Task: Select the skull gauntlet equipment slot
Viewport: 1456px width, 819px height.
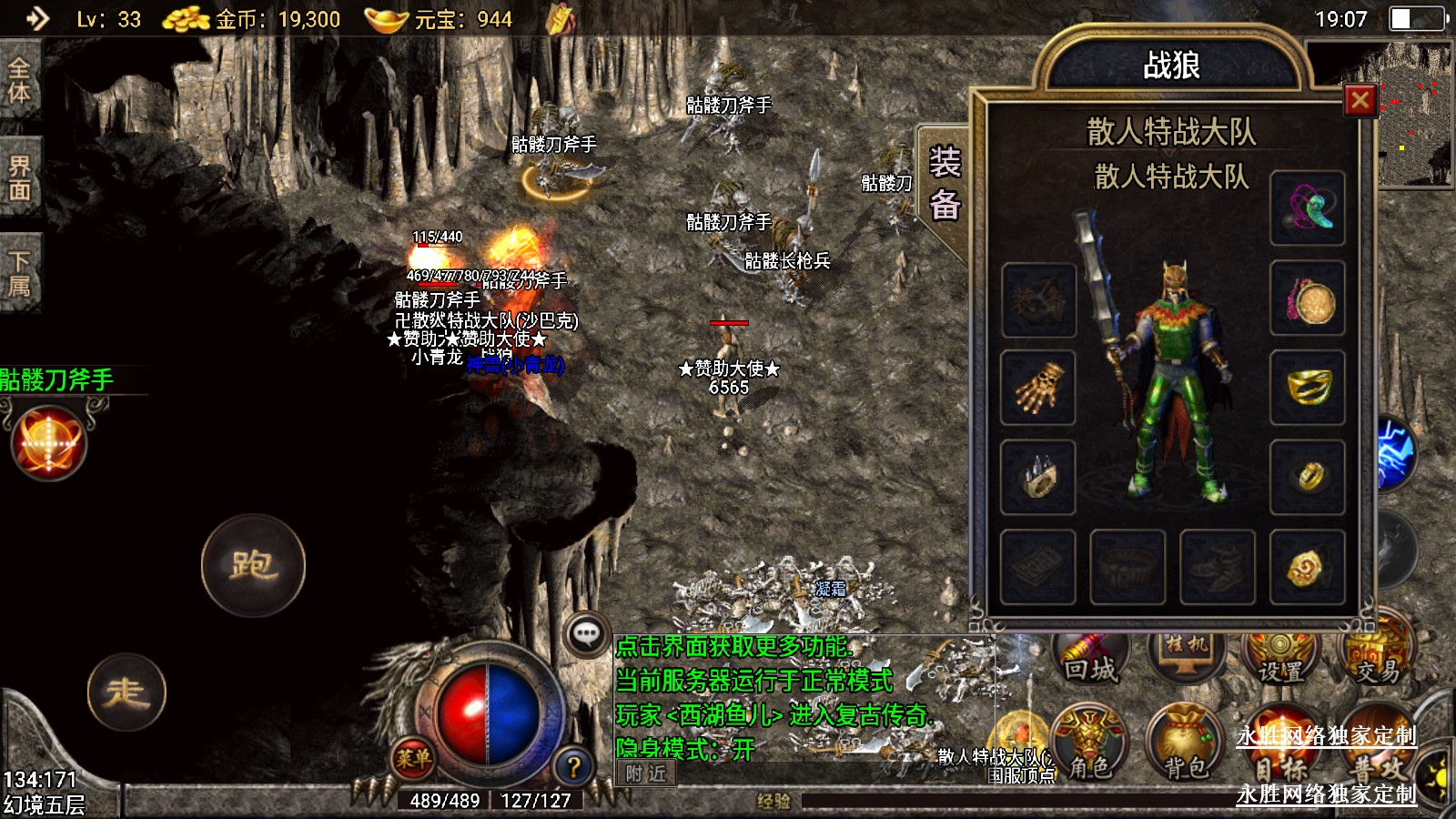Action: click(1038, 389)
